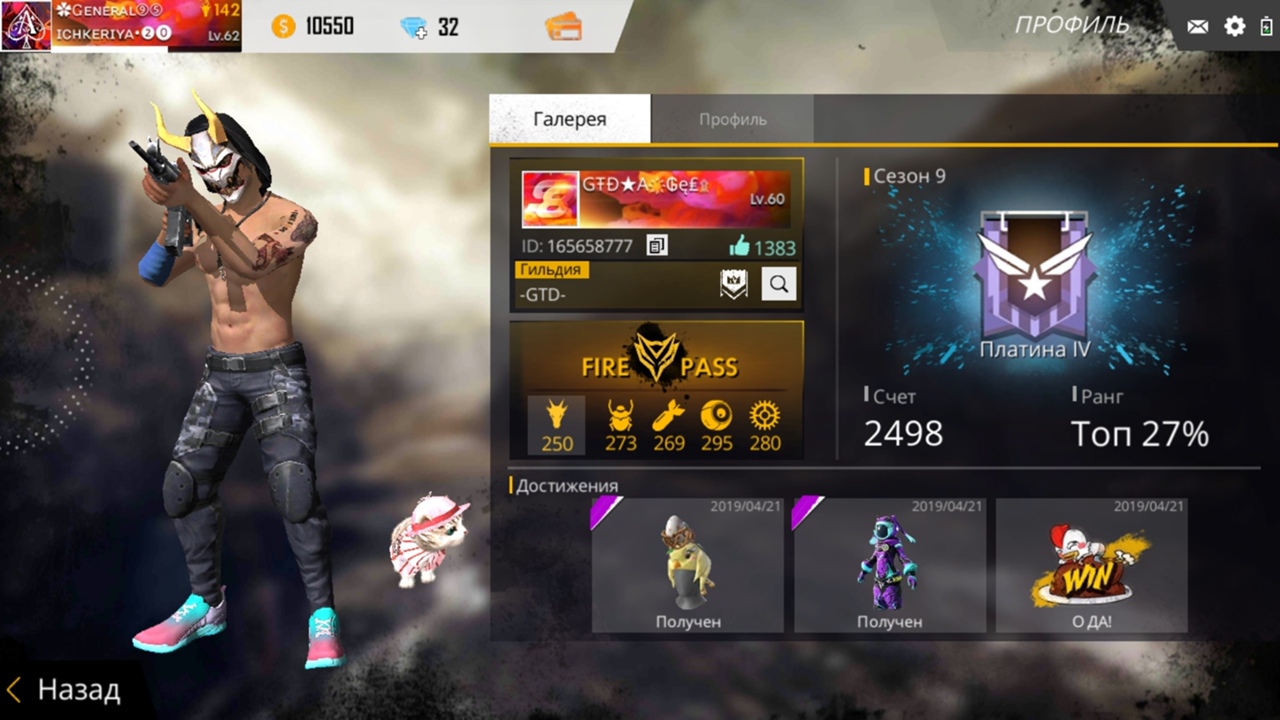Select the gear Fire Pass badge 280
Image resolution: width=1280 pixels, height=720 pixels.
(765, 425)
